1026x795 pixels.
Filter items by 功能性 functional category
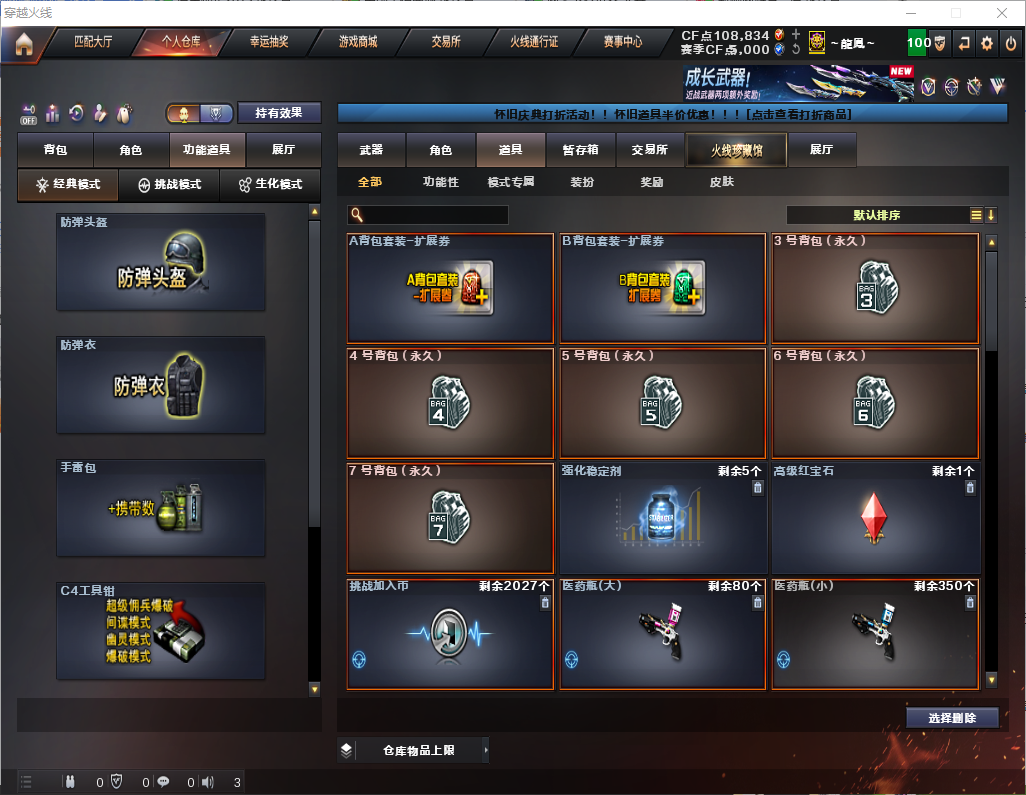(440, 182)
